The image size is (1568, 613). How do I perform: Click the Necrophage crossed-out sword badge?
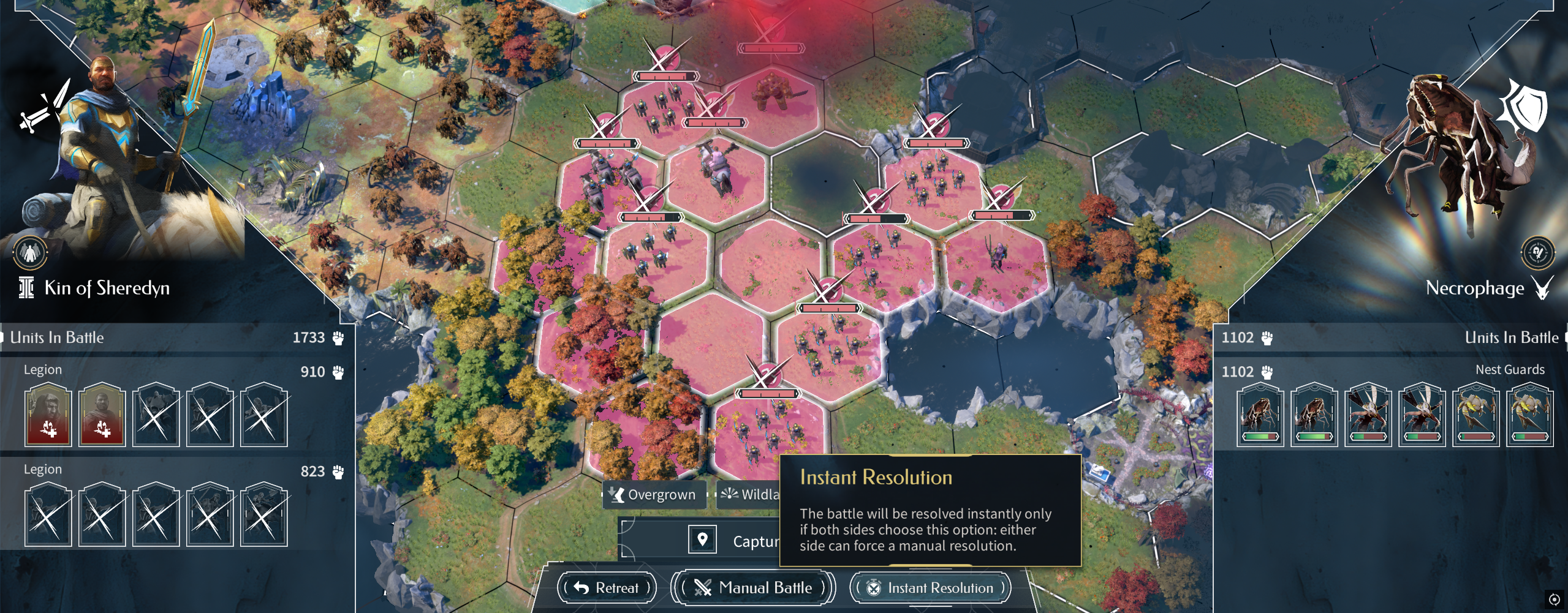pos(1537,252)
